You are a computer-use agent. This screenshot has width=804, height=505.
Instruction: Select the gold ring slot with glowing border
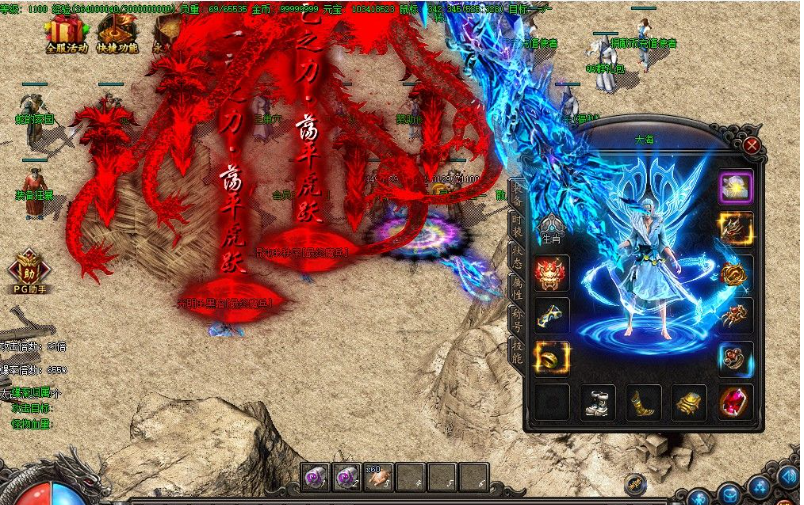552,357
